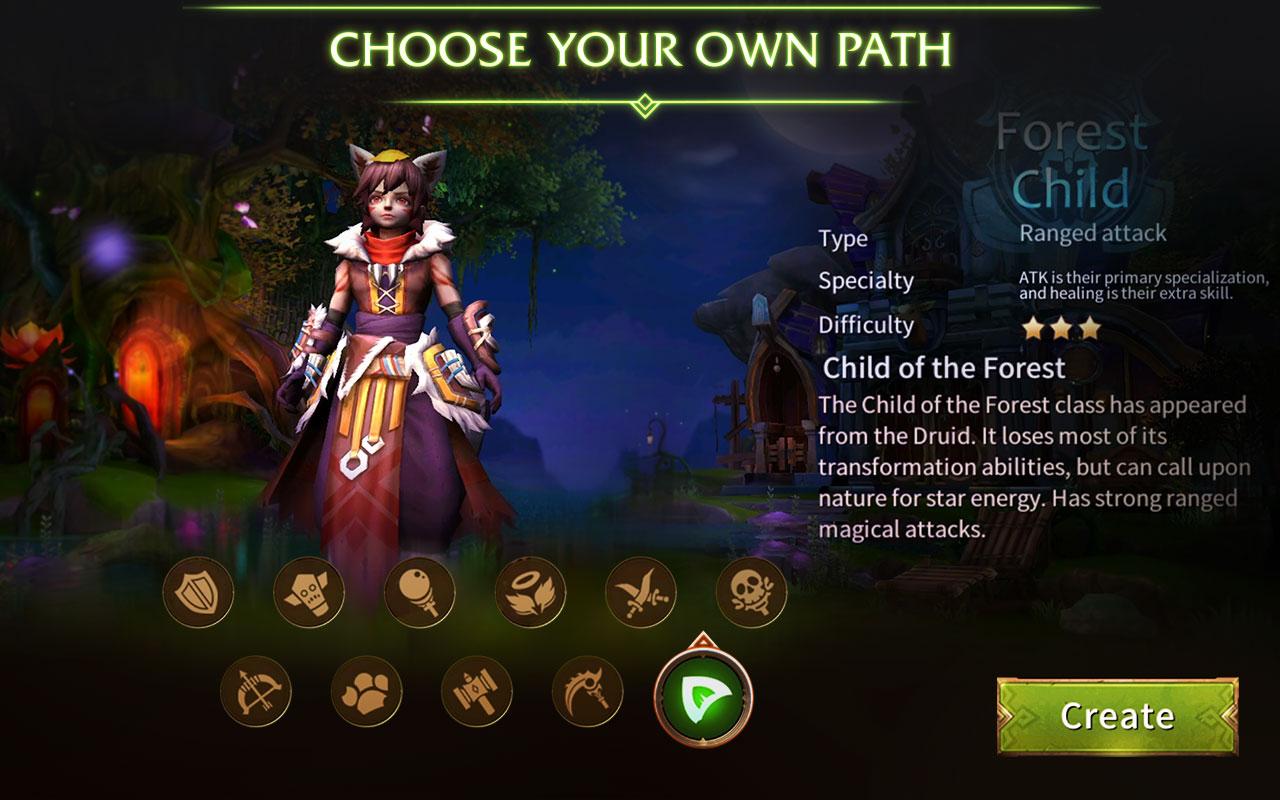Select the hammer class icon
1280x800 pixels.
[477, 691]
